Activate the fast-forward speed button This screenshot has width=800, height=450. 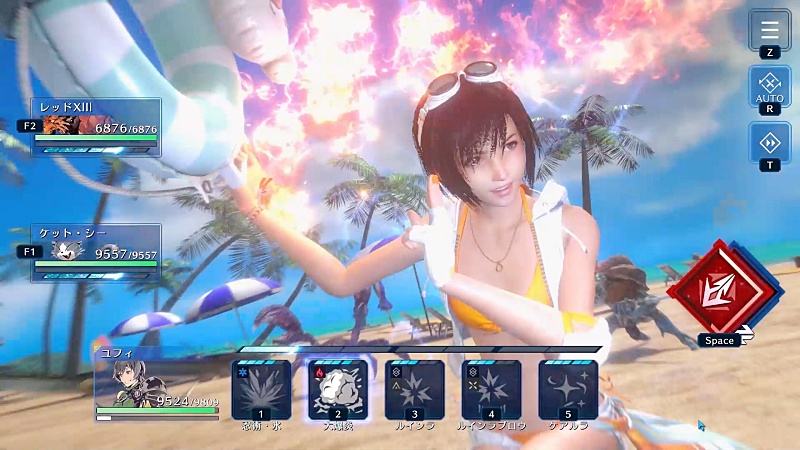(x=769, y=142)
